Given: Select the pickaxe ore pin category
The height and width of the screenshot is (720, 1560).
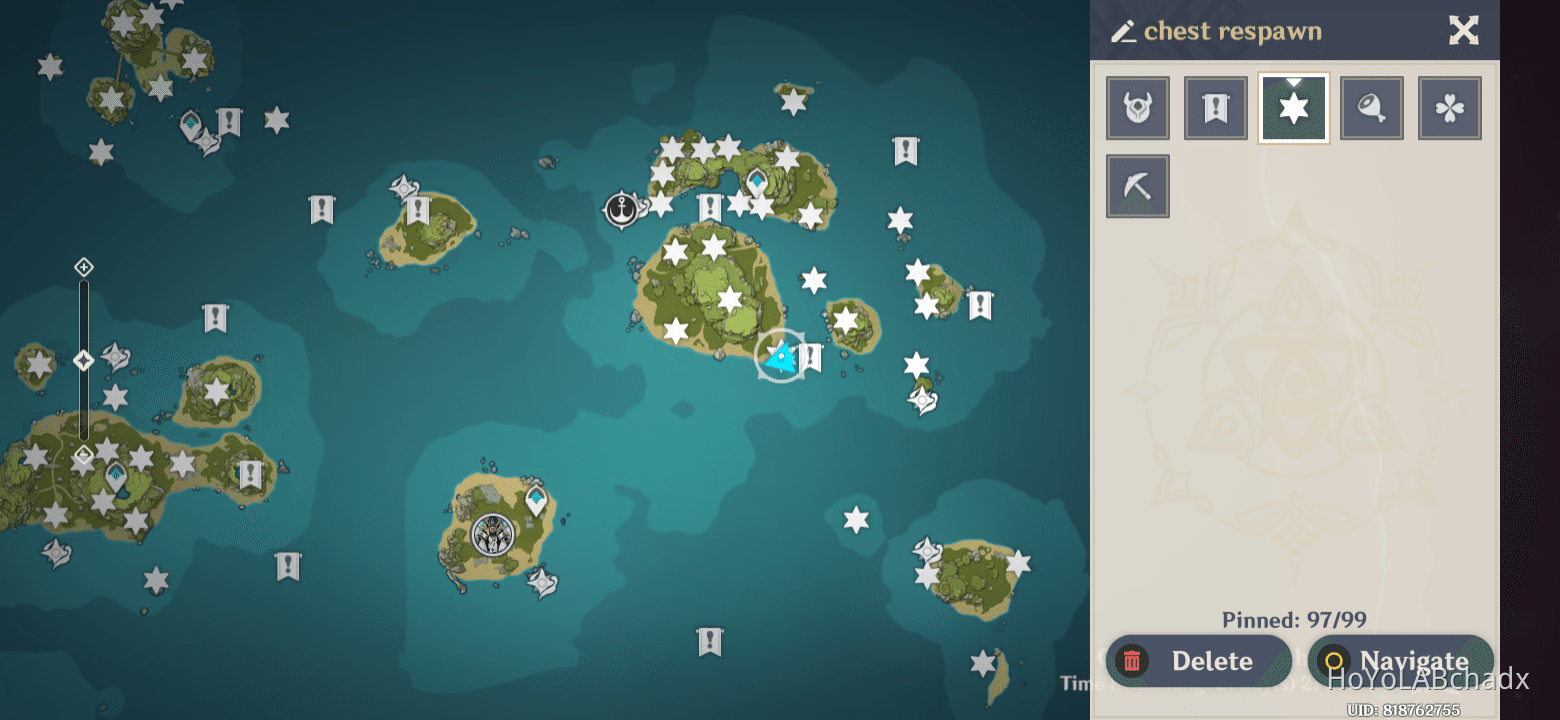Looking at the screenshot, I should click(1137, 185).
